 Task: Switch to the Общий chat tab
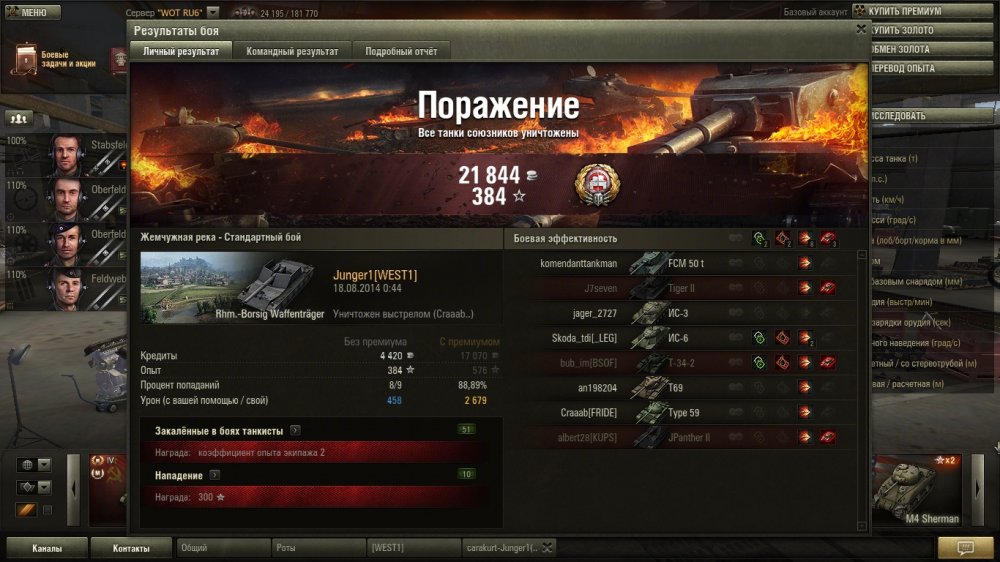click(x=222, y=548)
